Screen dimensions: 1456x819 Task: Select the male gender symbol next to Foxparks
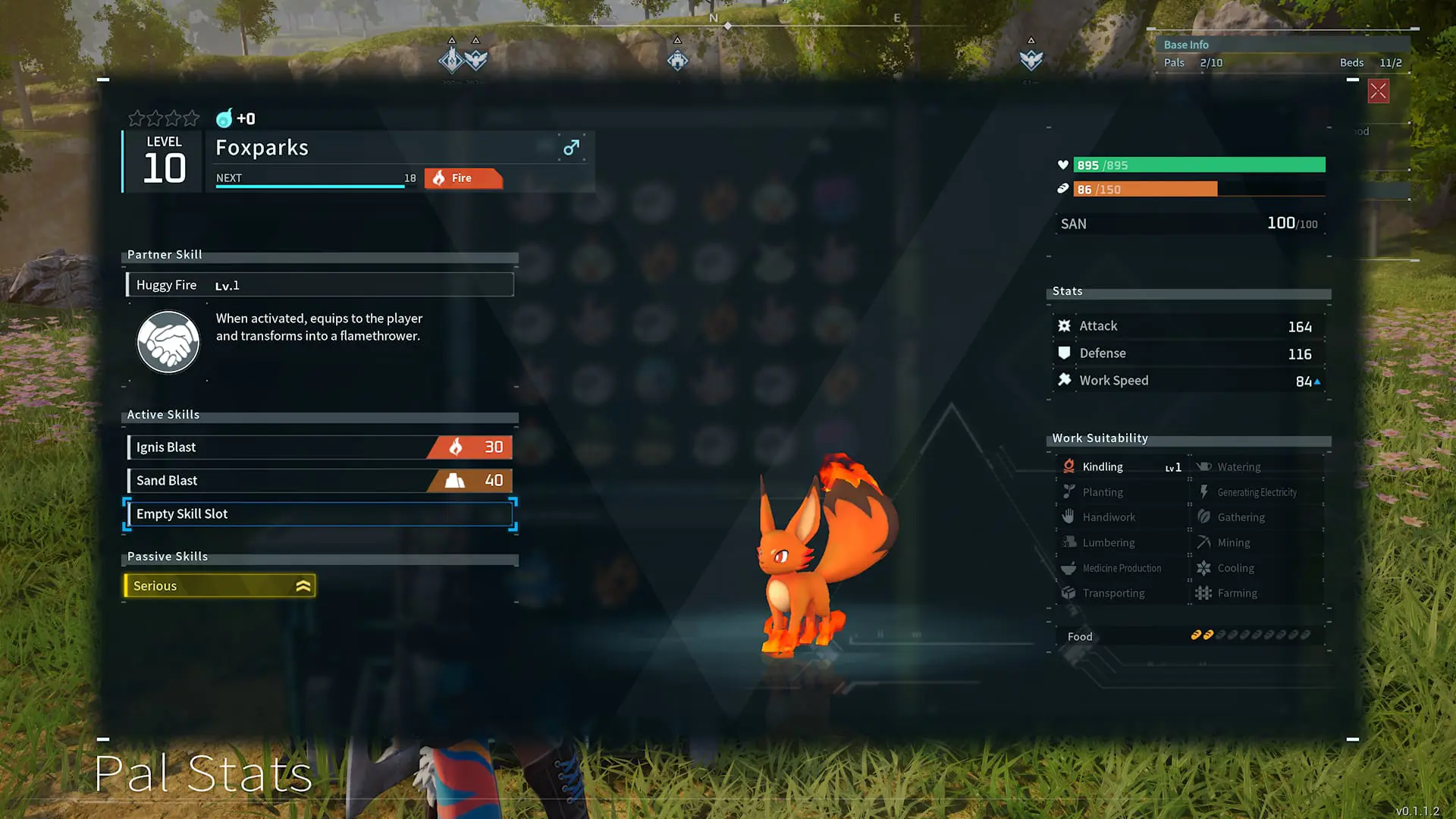571,148
